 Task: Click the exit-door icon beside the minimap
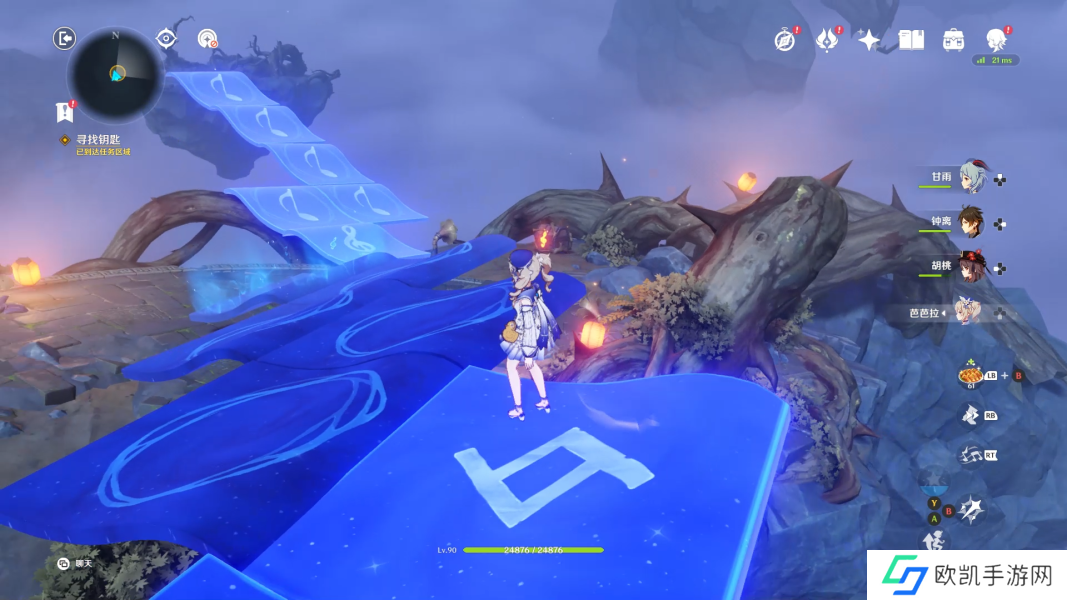click(64, 39)
